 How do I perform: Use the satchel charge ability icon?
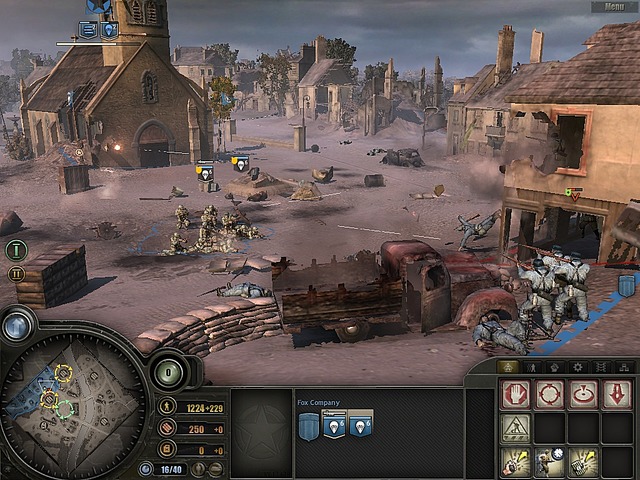583,462
